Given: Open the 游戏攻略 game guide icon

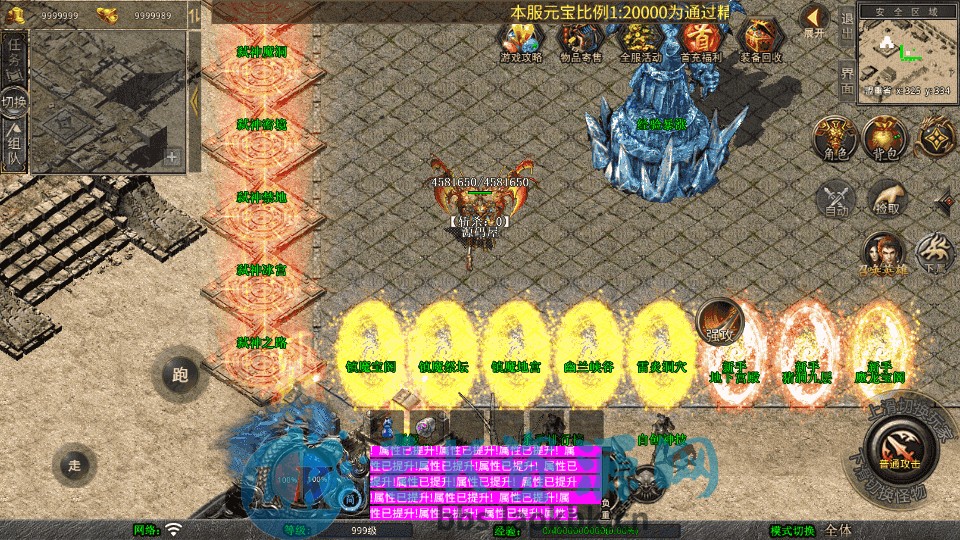Looking at the screenshot, I should pyautogui.click(x=521, y=42).
